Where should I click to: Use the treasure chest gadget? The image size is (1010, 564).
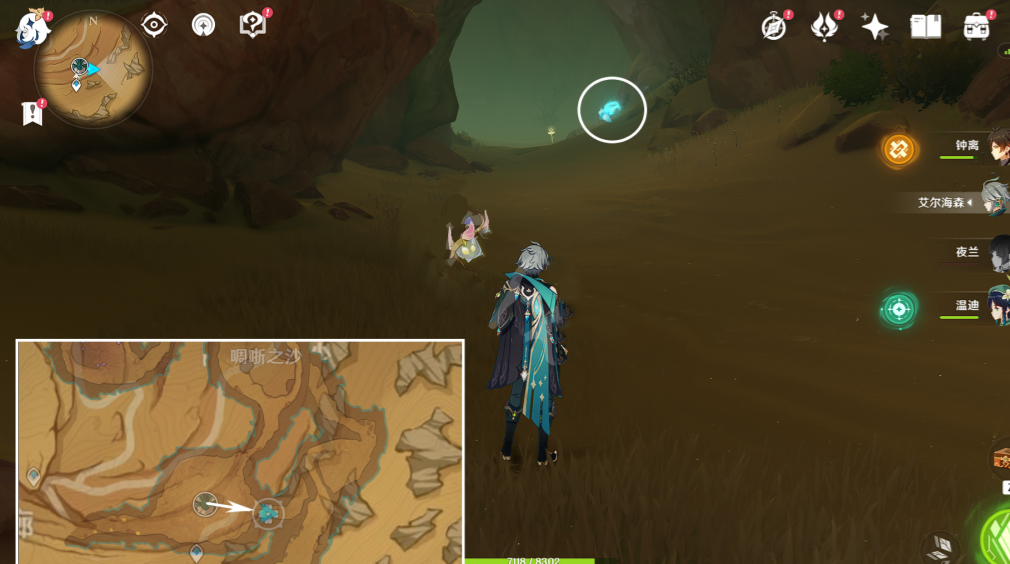[1000, 459]
